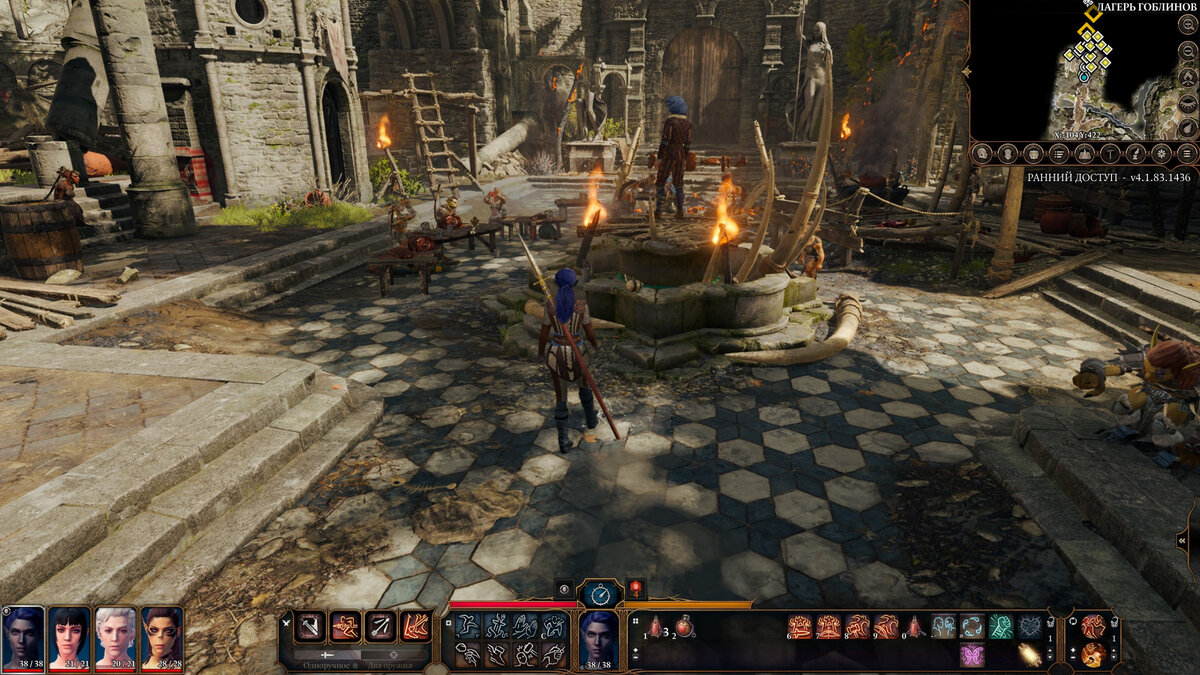Select the blue-haired party member portrait
Image resolution: width=1200 pixels, height=675 pixels.
[x=23, y=636]
